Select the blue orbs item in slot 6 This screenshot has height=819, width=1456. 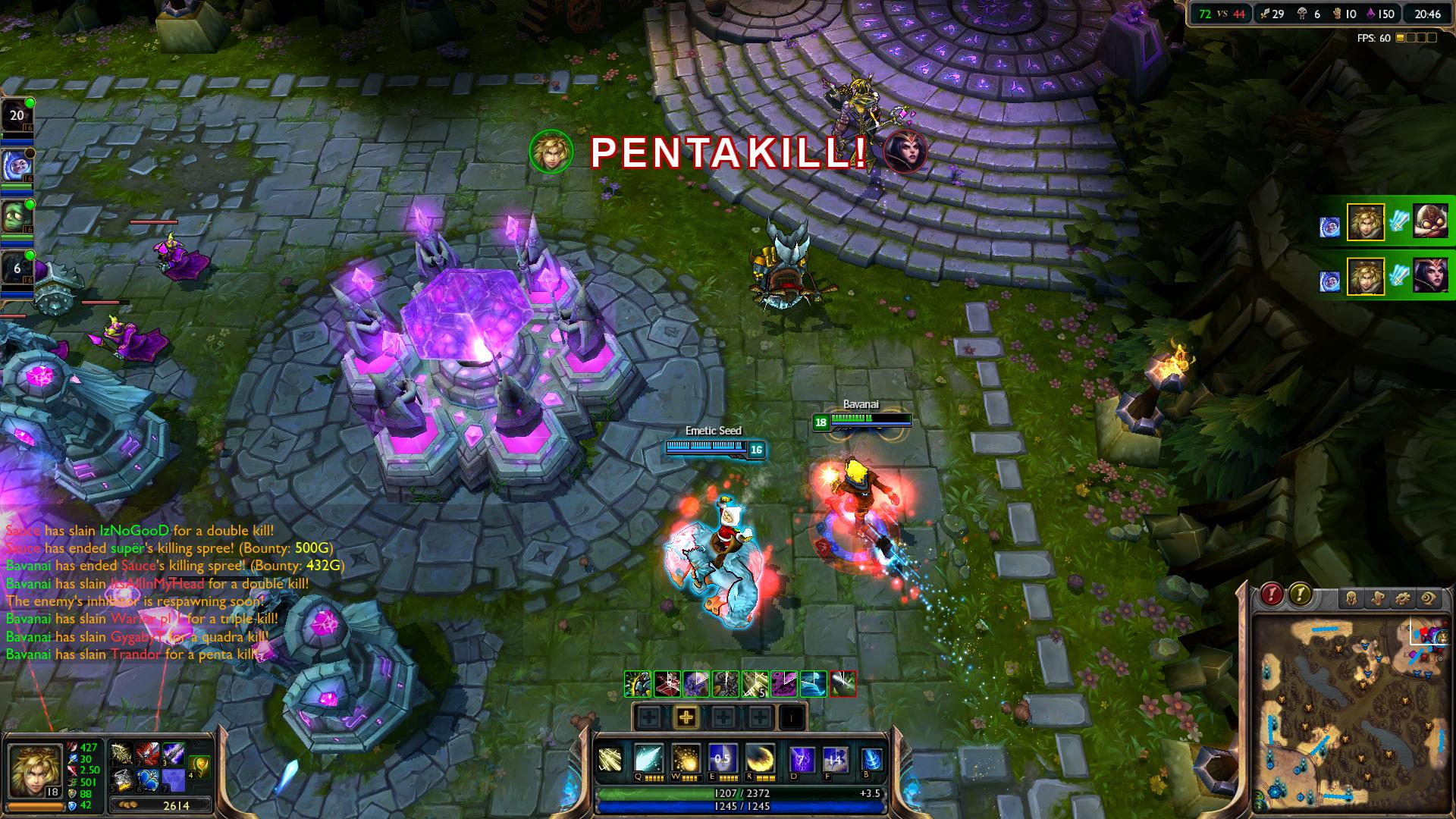148,780
